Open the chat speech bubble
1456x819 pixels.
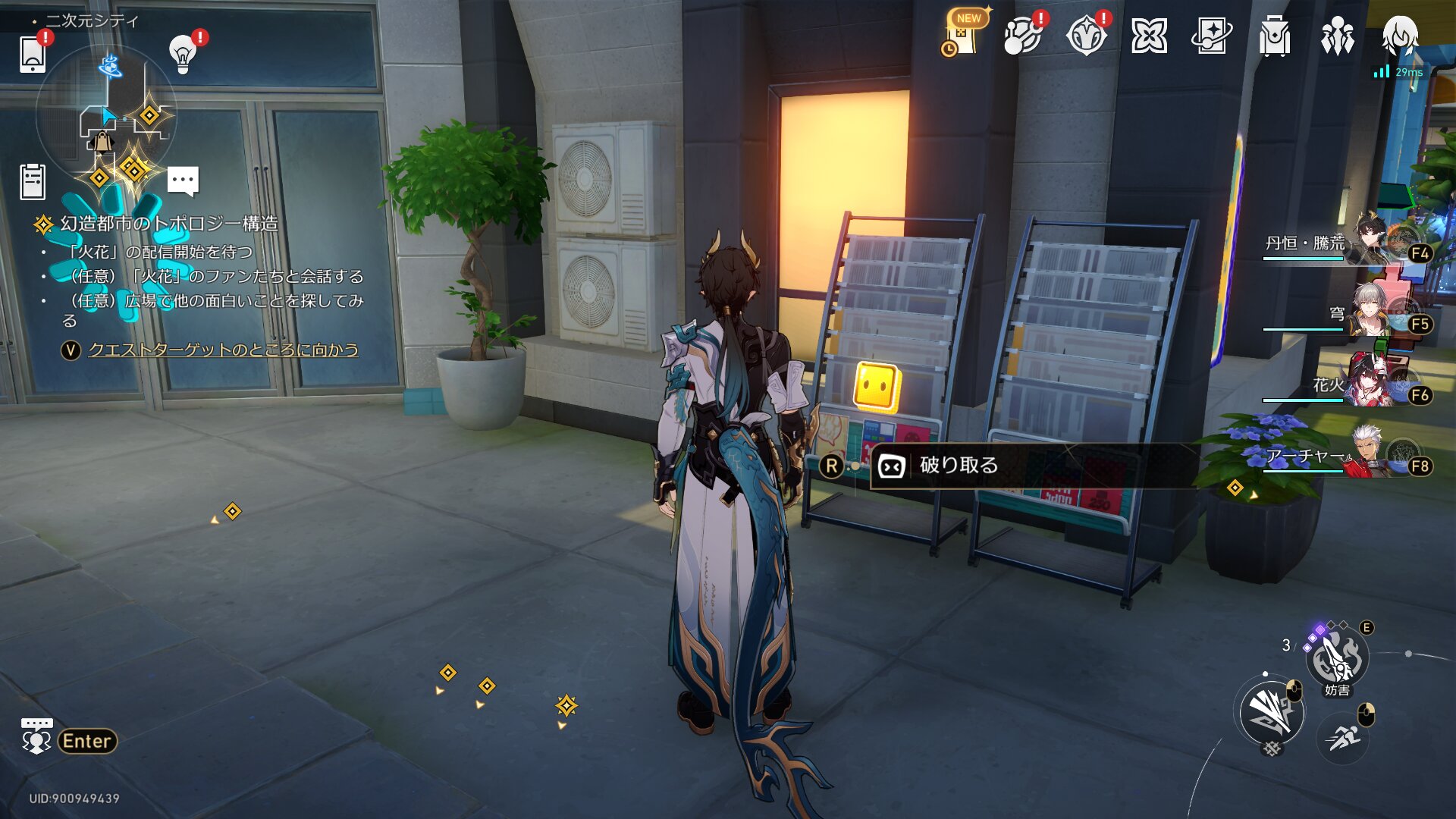pyautogui.click(x=183, y=181)
